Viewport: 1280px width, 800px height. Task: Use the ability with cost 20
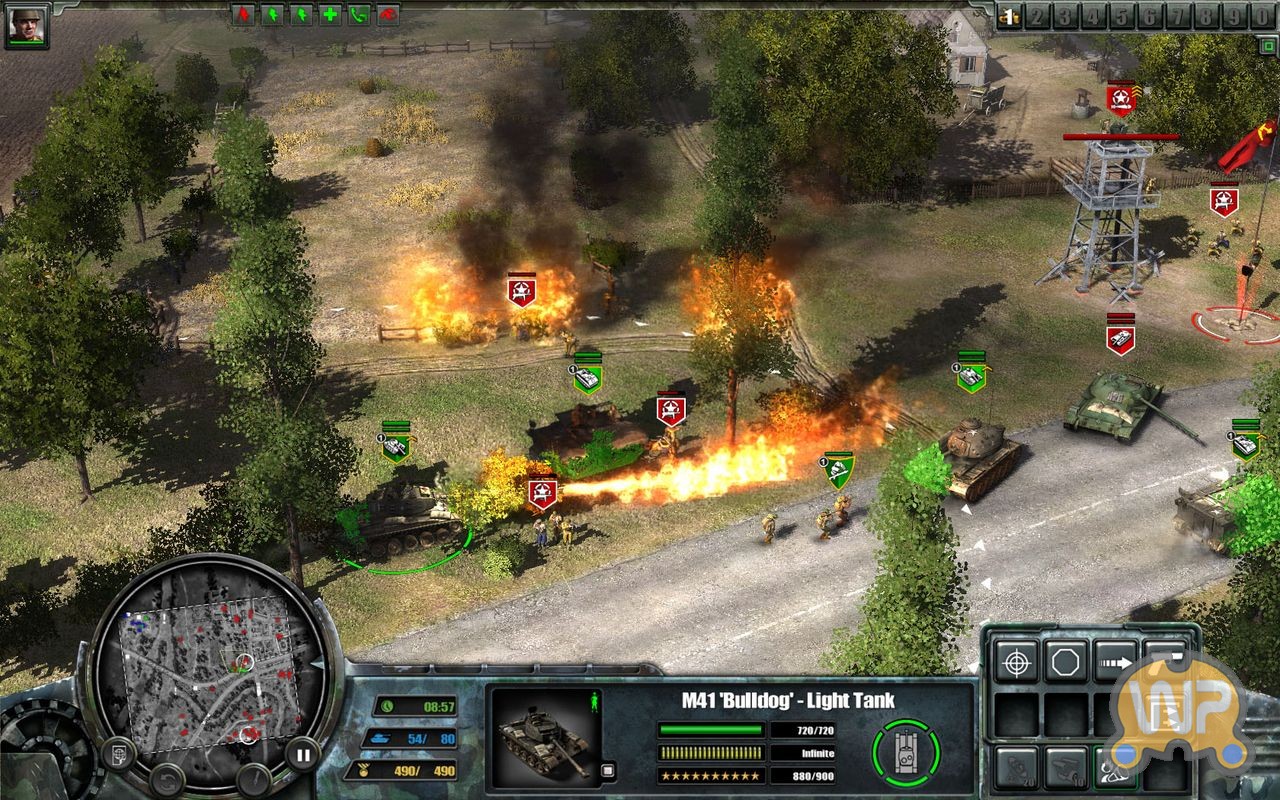[x=1015, y=767]
